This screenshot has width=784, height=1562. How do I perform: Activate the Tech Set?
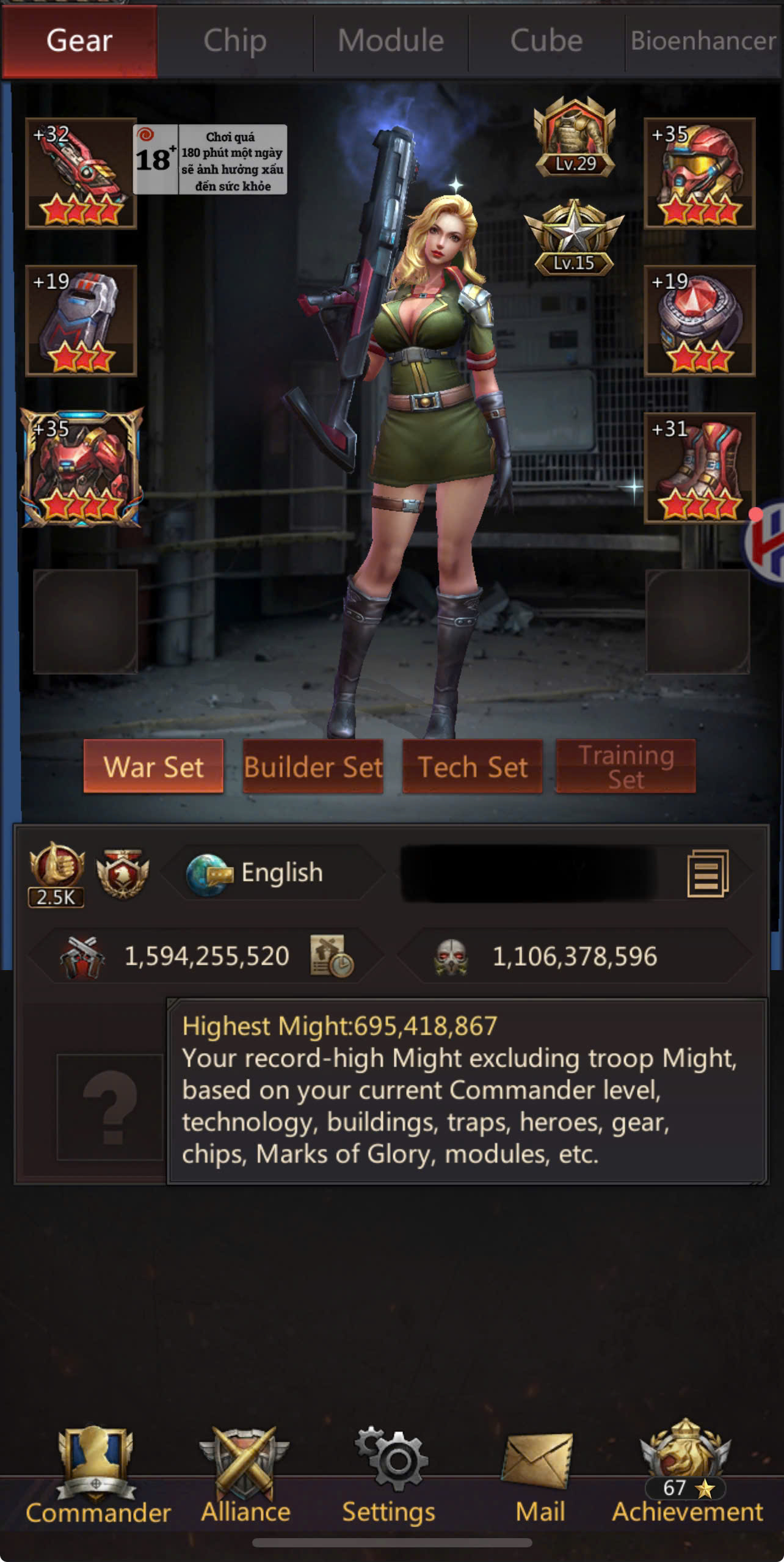pyautogui.click(x=473, y=767)
